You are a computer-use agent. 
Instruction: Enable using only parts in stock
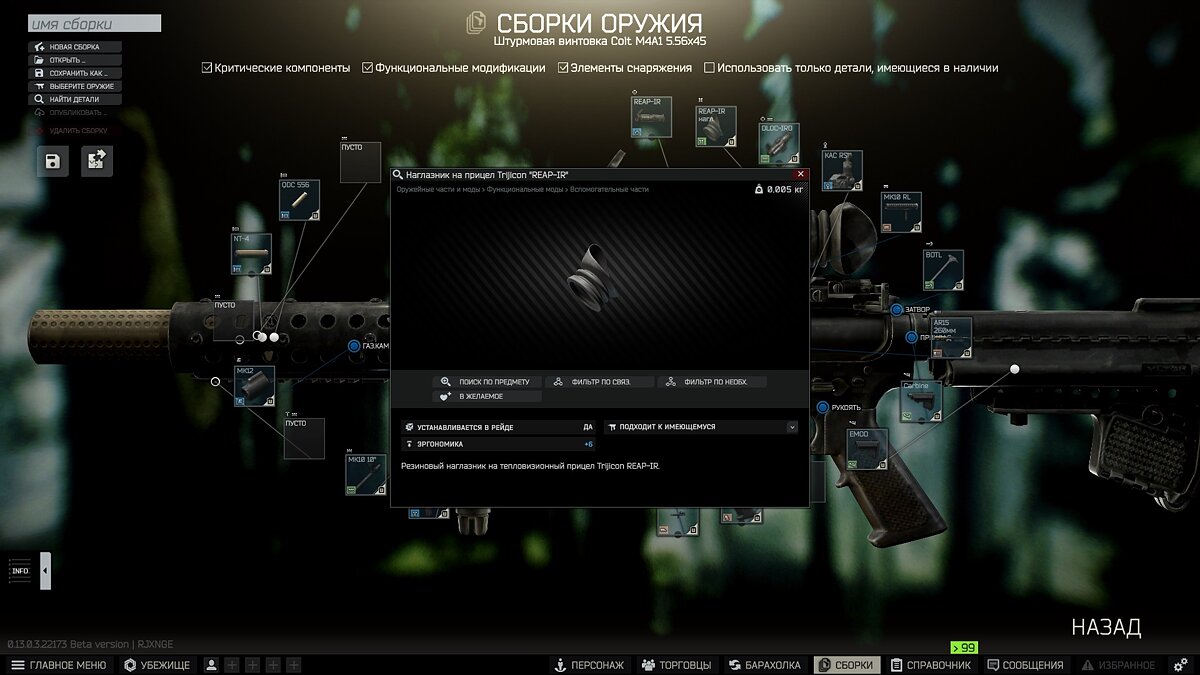(710, 68)
